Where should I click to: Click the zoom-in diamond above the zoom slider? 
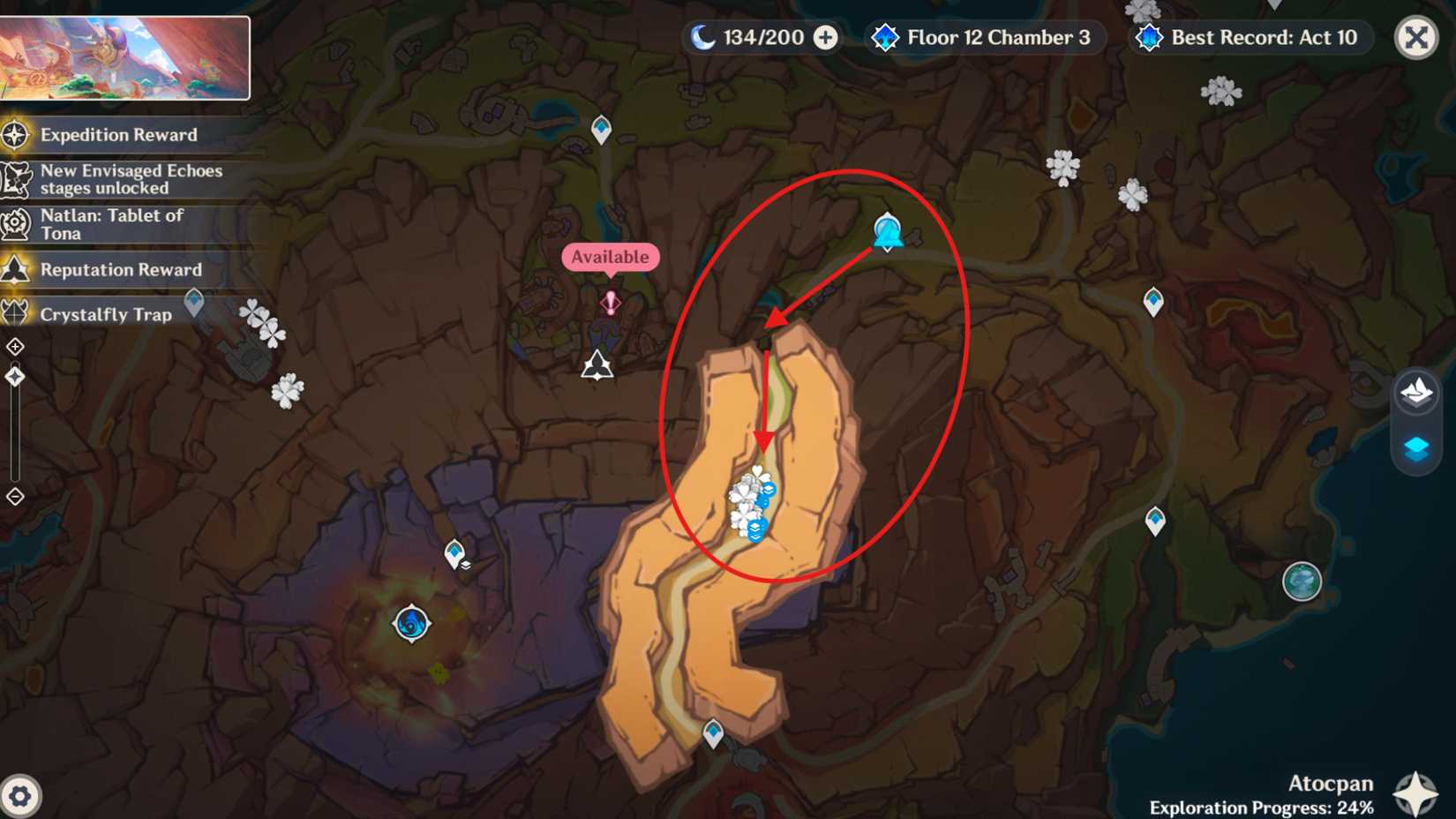(x=13, y=347)
